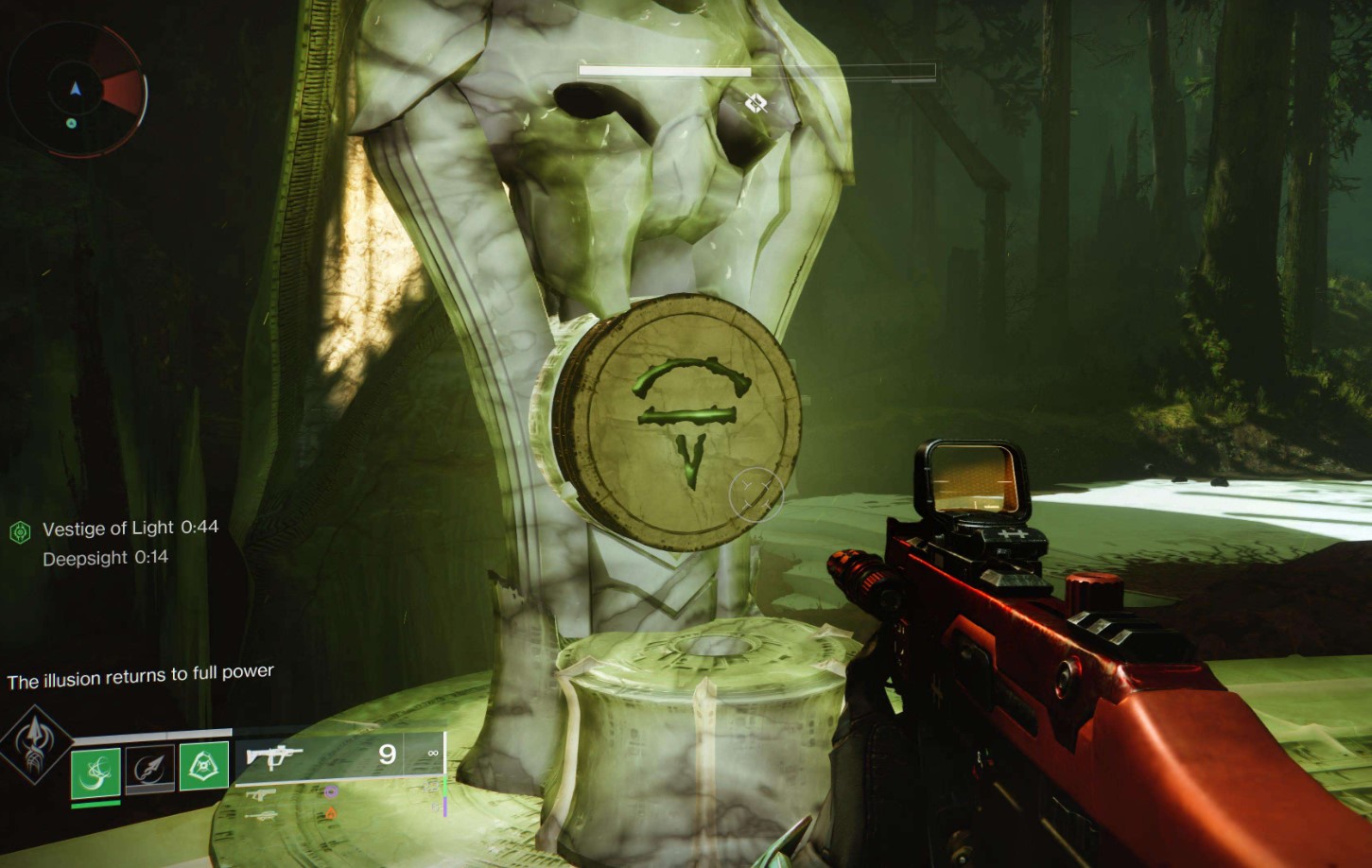Select the equipped submachine gun weapon icon
This screenshot has height=868, width=1372.
coord(273,755)
